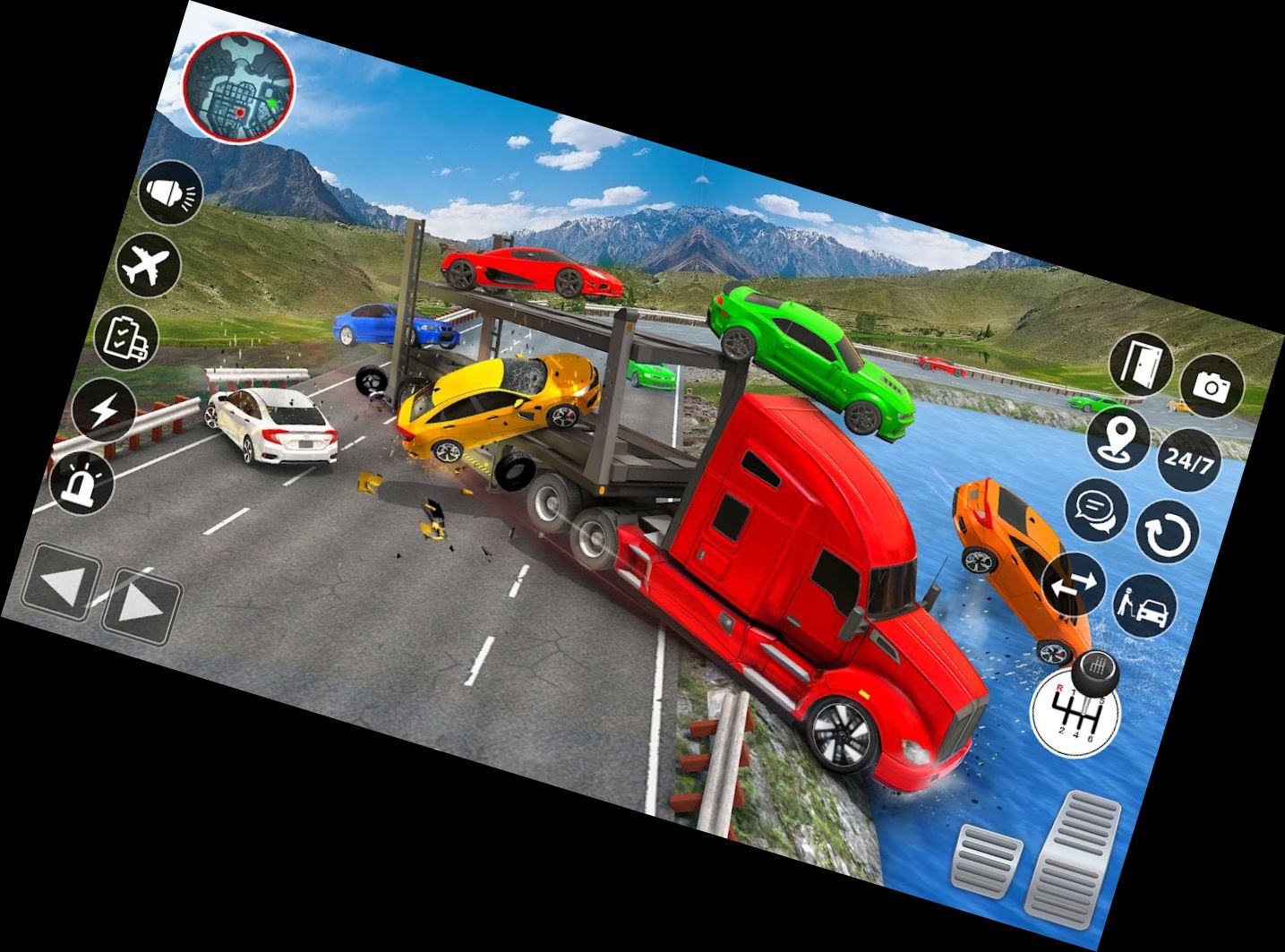
Task: Toggle airplane mode with the plane icon
Action: tap(150, 266)
